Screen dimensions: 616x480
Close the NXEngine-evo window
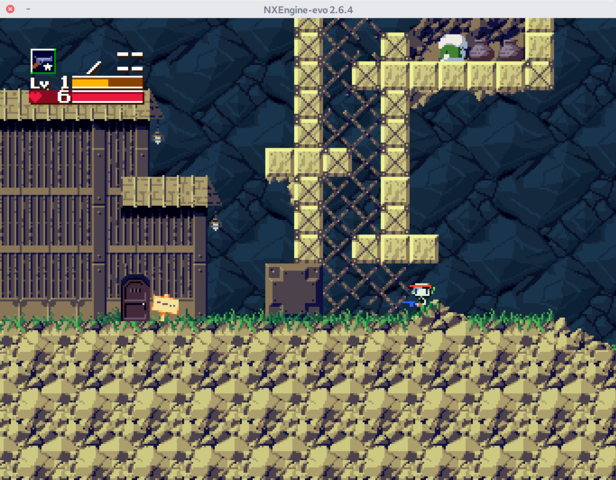[x=10, y=9]
